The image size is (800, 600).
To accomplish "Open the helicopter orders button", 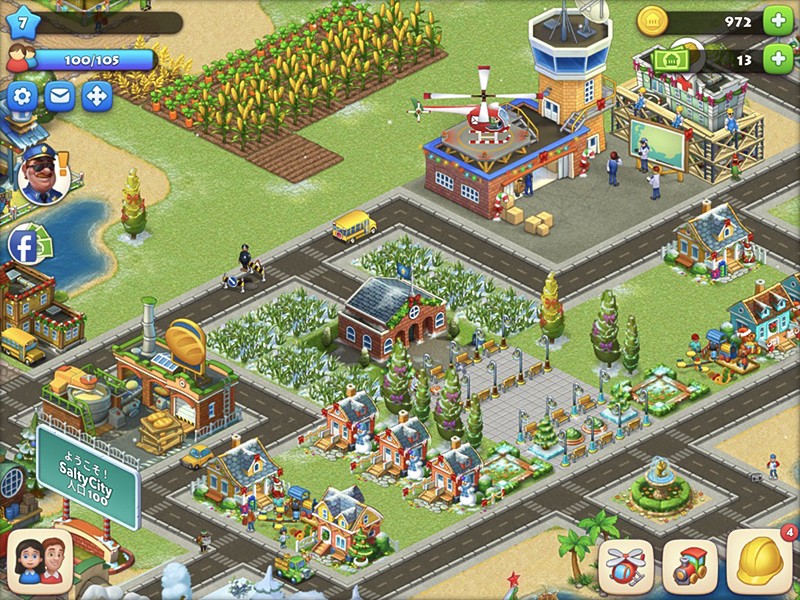I will pos(626,567).
